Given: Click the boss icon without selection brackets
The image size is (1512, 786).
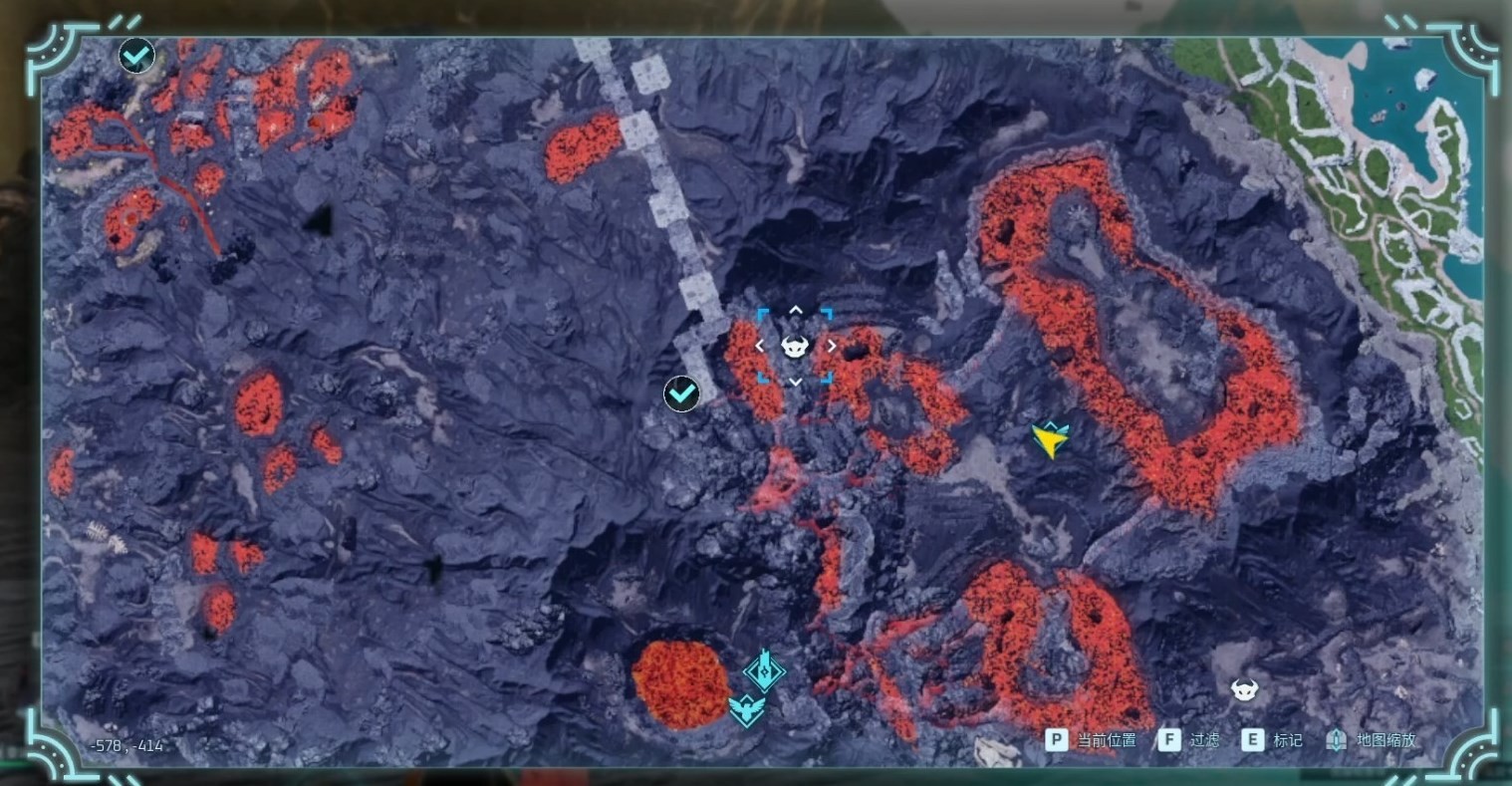Looking at the screenshot, I should point(1242,688).
